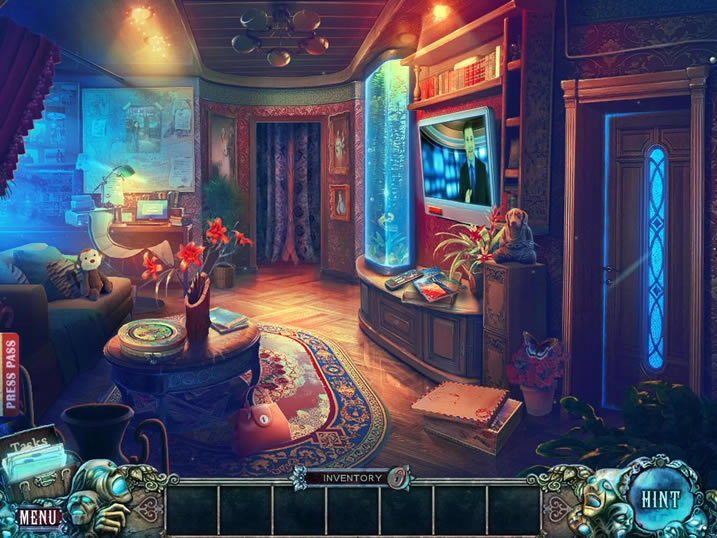Use the HINT button
The width and height of the screenshot is (717, 538).
pos(660,498)
